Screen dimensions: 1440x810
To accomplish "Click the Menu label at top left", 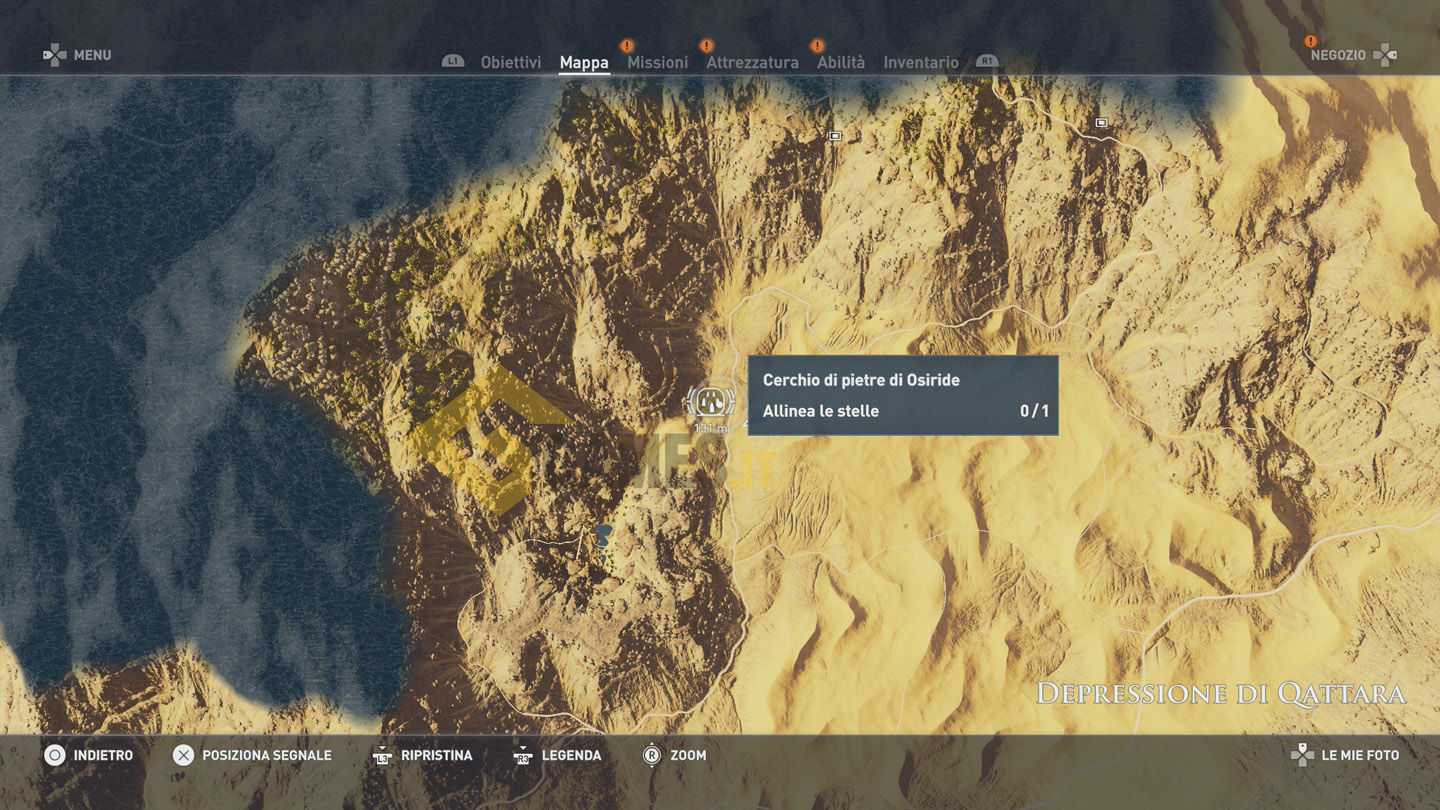I will (91, 55).
